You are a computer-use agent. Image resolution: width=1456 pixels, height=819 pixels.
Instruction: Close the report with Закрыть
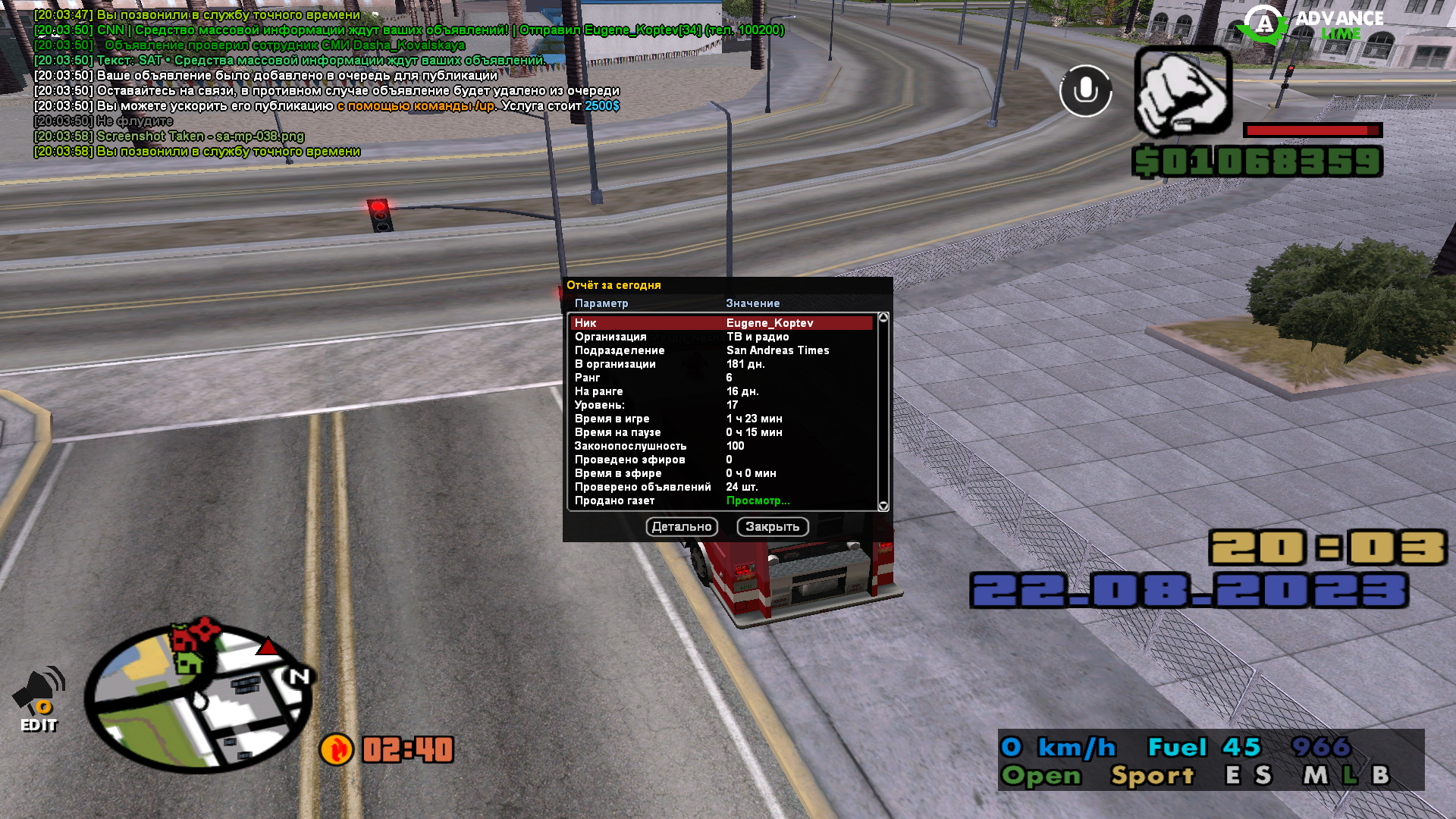[x=772, y=527]
